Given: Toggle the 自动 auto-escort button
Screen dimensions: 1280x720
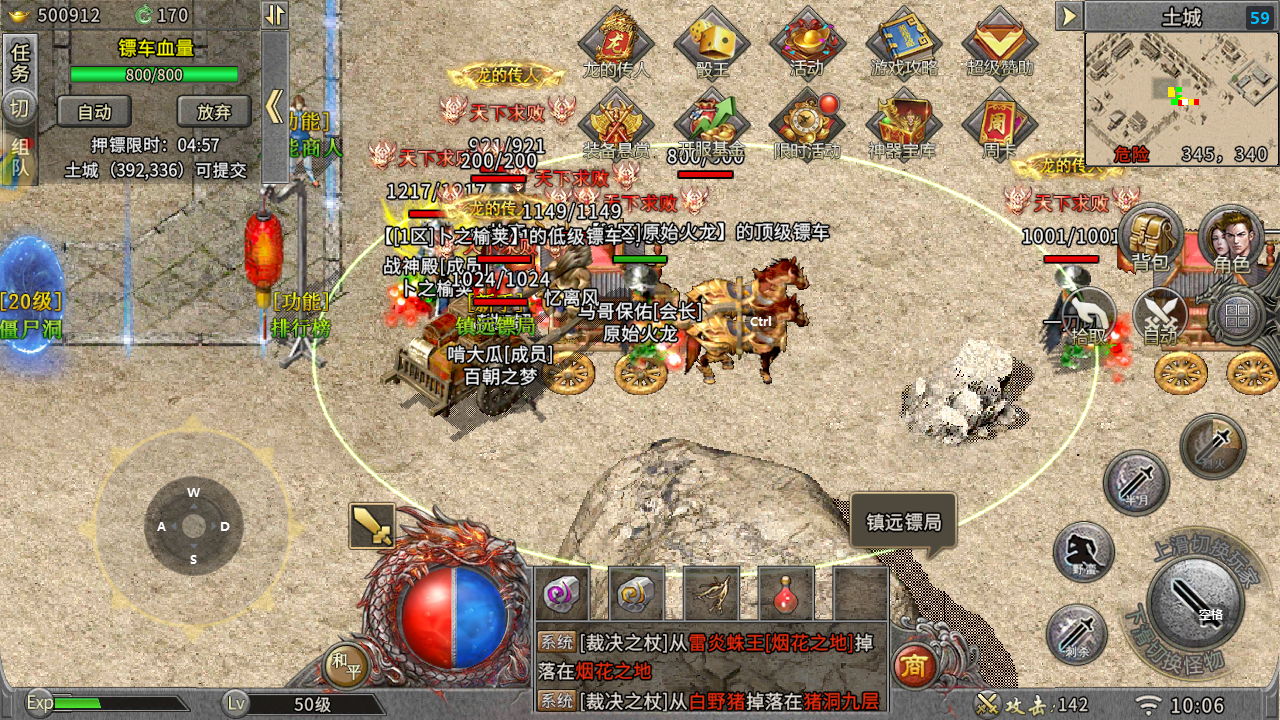Looking at the screenshot, I should coord(94,112).
